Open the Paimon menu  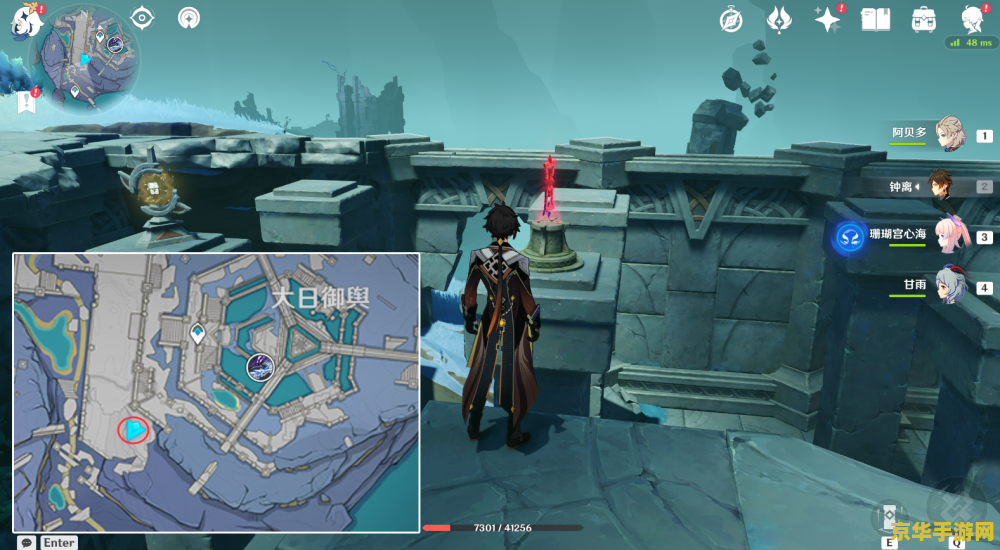click(x=22, y=21)
